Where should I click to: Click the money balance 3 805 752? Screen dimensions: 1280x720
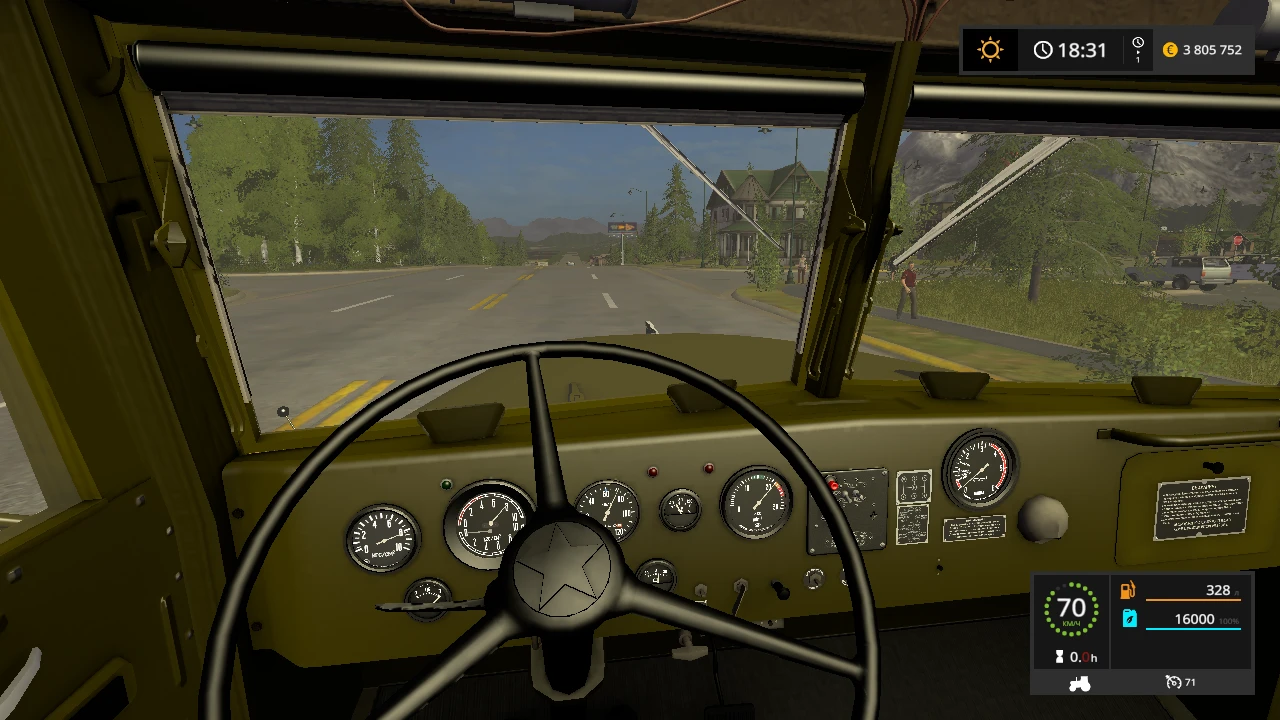click(1211, 50)
